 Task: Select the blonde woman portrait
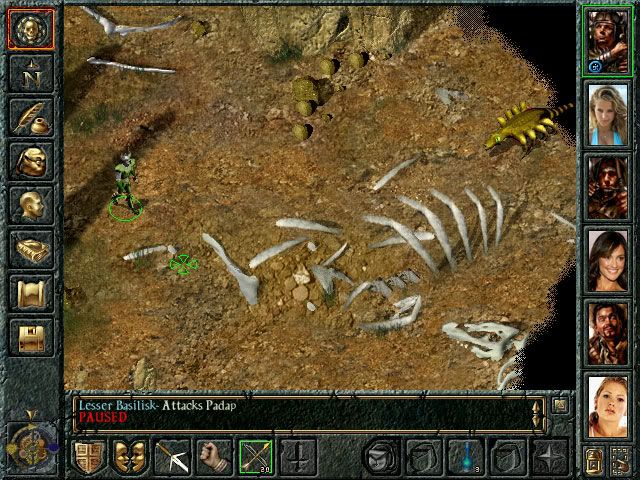pyautogui.click(x=607, y=112)
